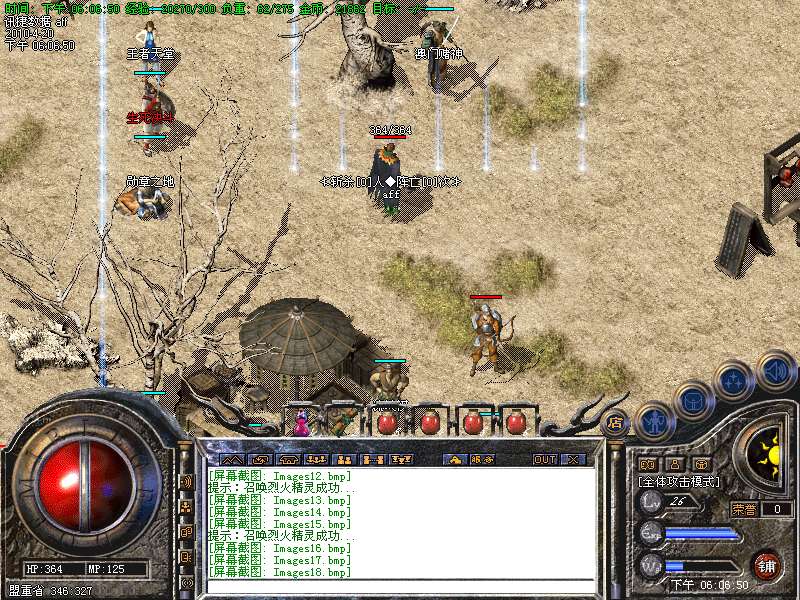Open the skills button with sparkle stars
This screenshot has width=800, height=600.
point(733,381)
